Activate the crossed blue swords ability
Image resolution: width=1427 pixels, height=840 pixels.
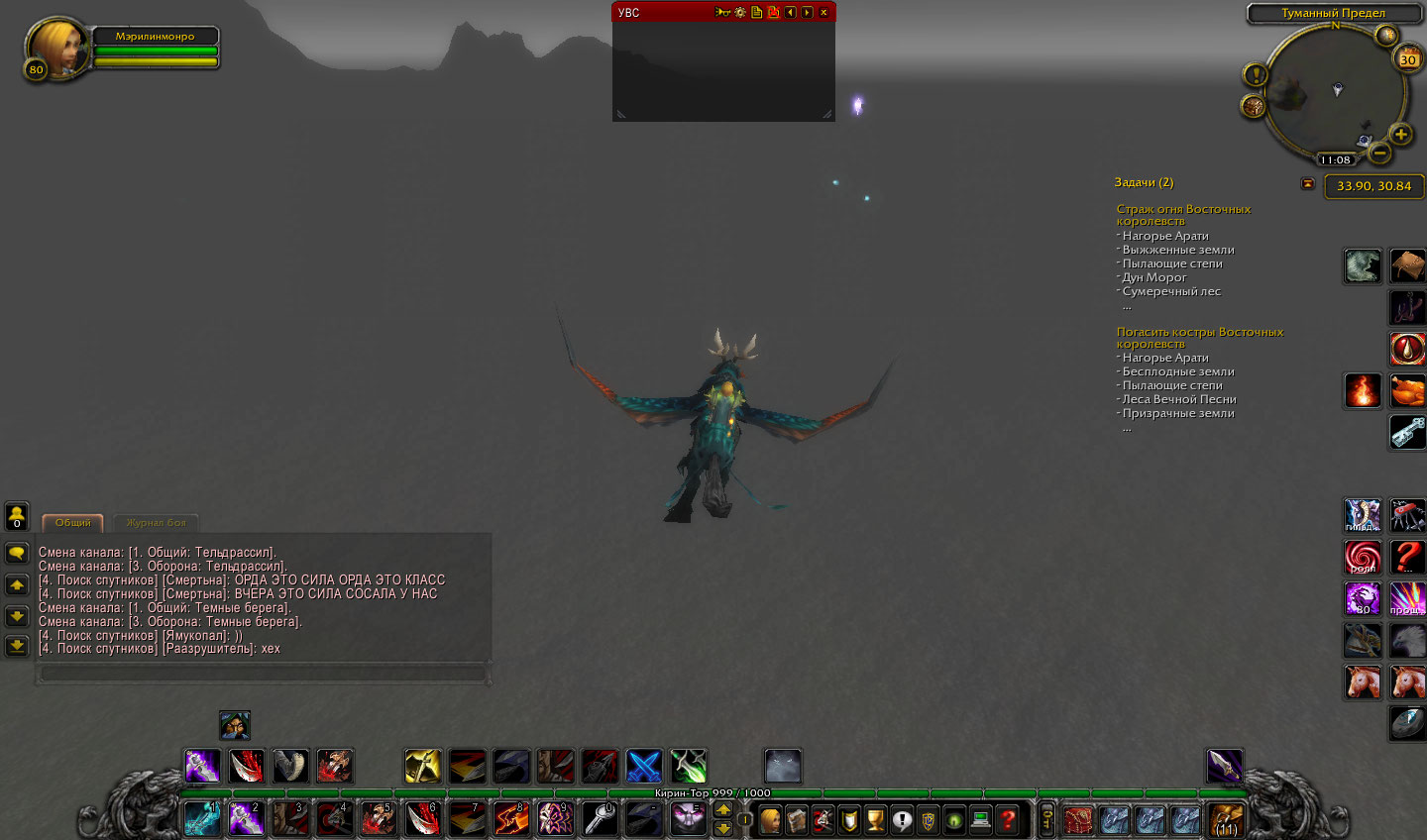pyautogui.click(x=643, y=766)
